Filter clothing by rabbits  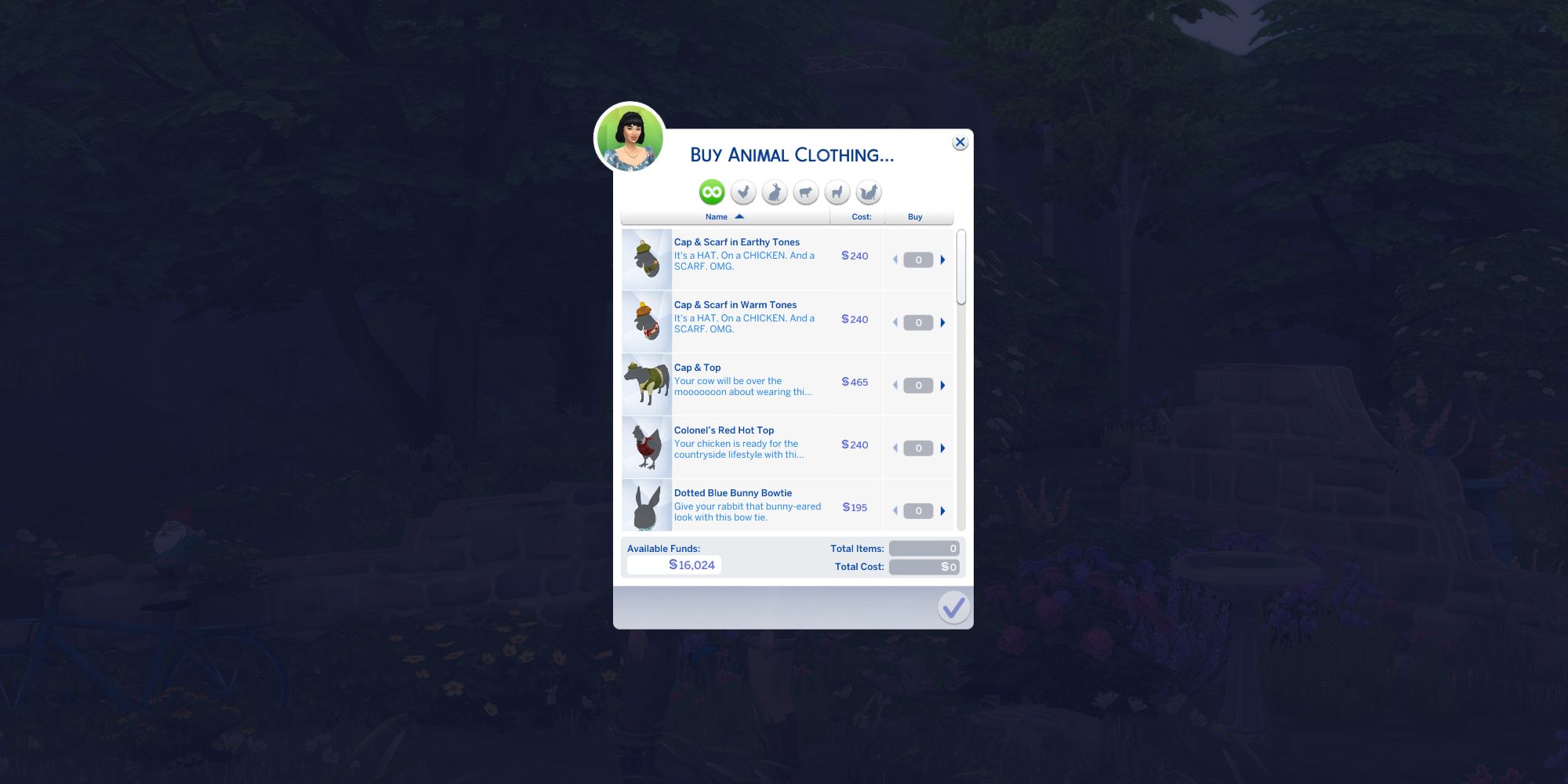pyautogui.click(x=775, y=192)
